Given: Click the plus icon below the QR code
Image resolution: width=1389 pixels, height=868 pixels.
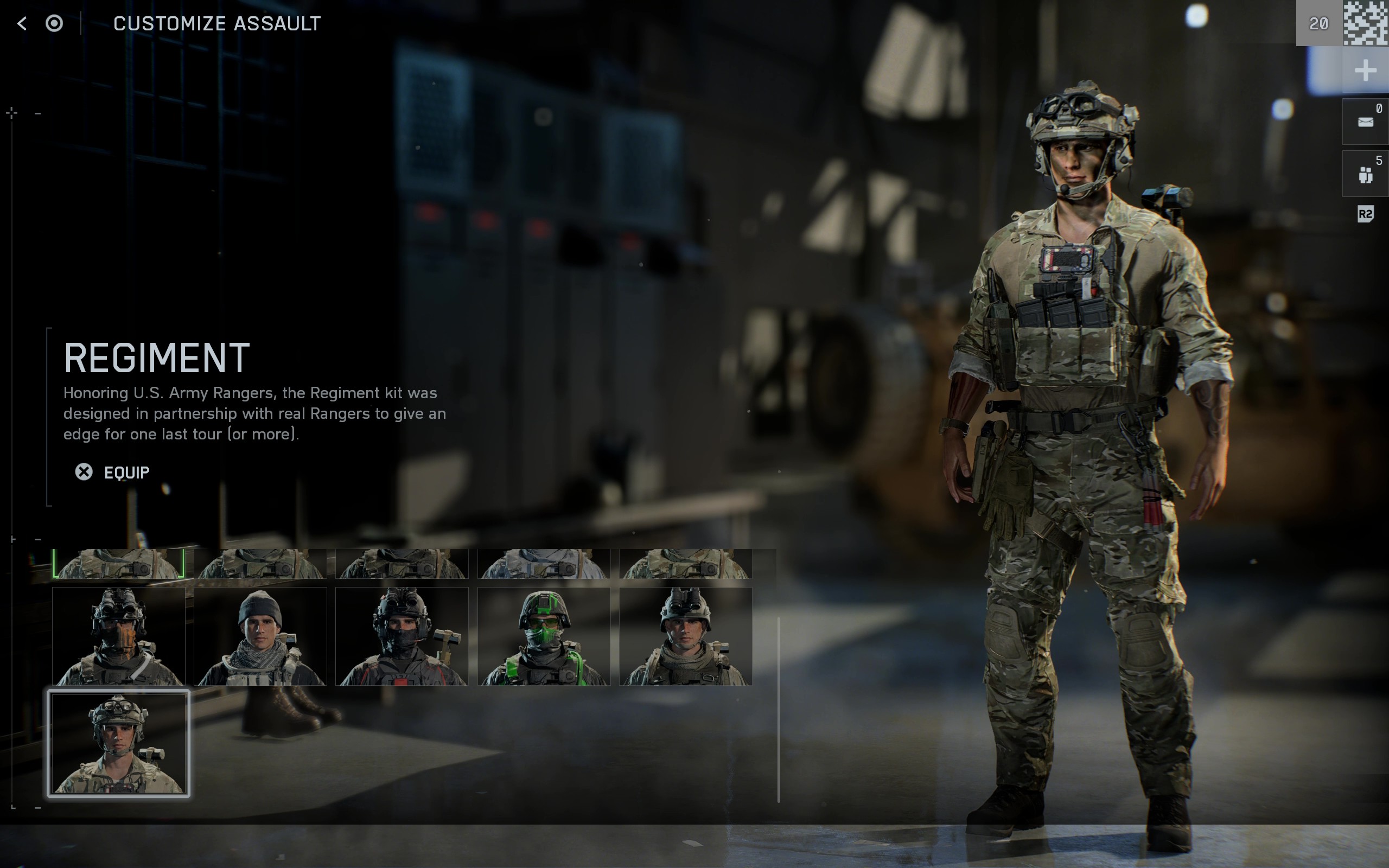Looking at the screenshot, I should tap(1366, 71).
